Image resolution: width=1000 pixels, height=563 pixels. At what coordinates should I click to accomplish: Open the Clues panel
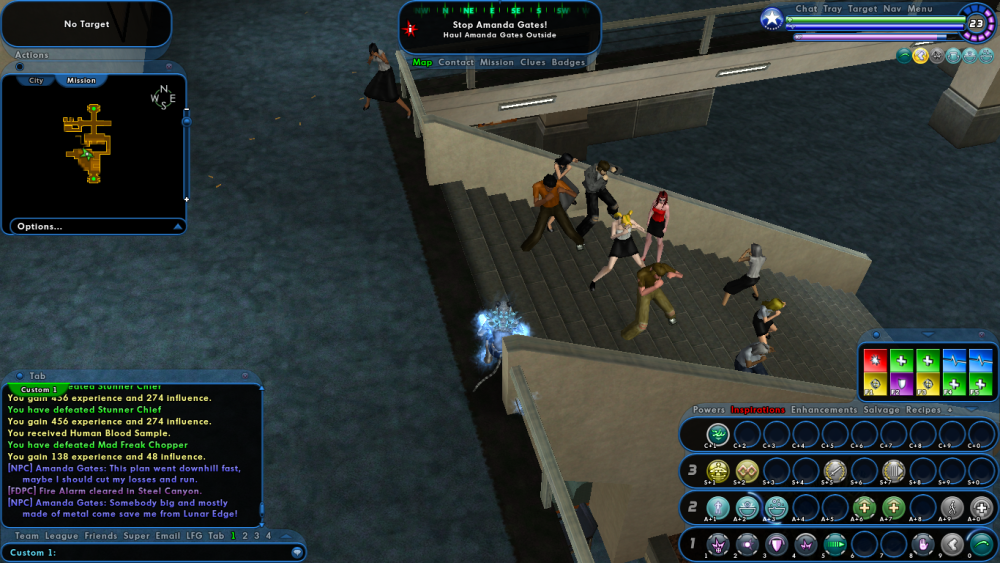point(533,62)
